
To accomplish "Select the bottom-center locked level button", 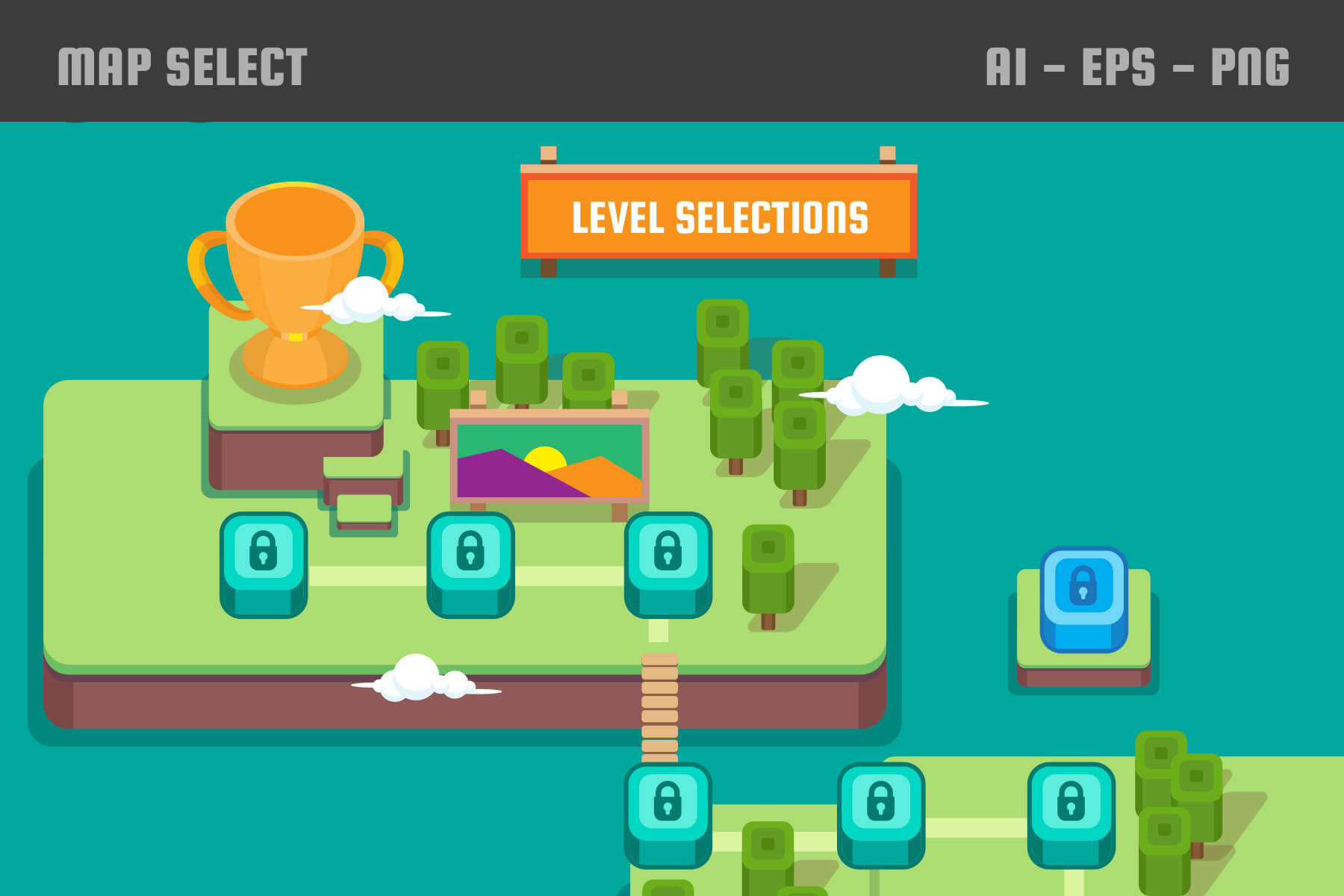I will [x=881, y=814].
